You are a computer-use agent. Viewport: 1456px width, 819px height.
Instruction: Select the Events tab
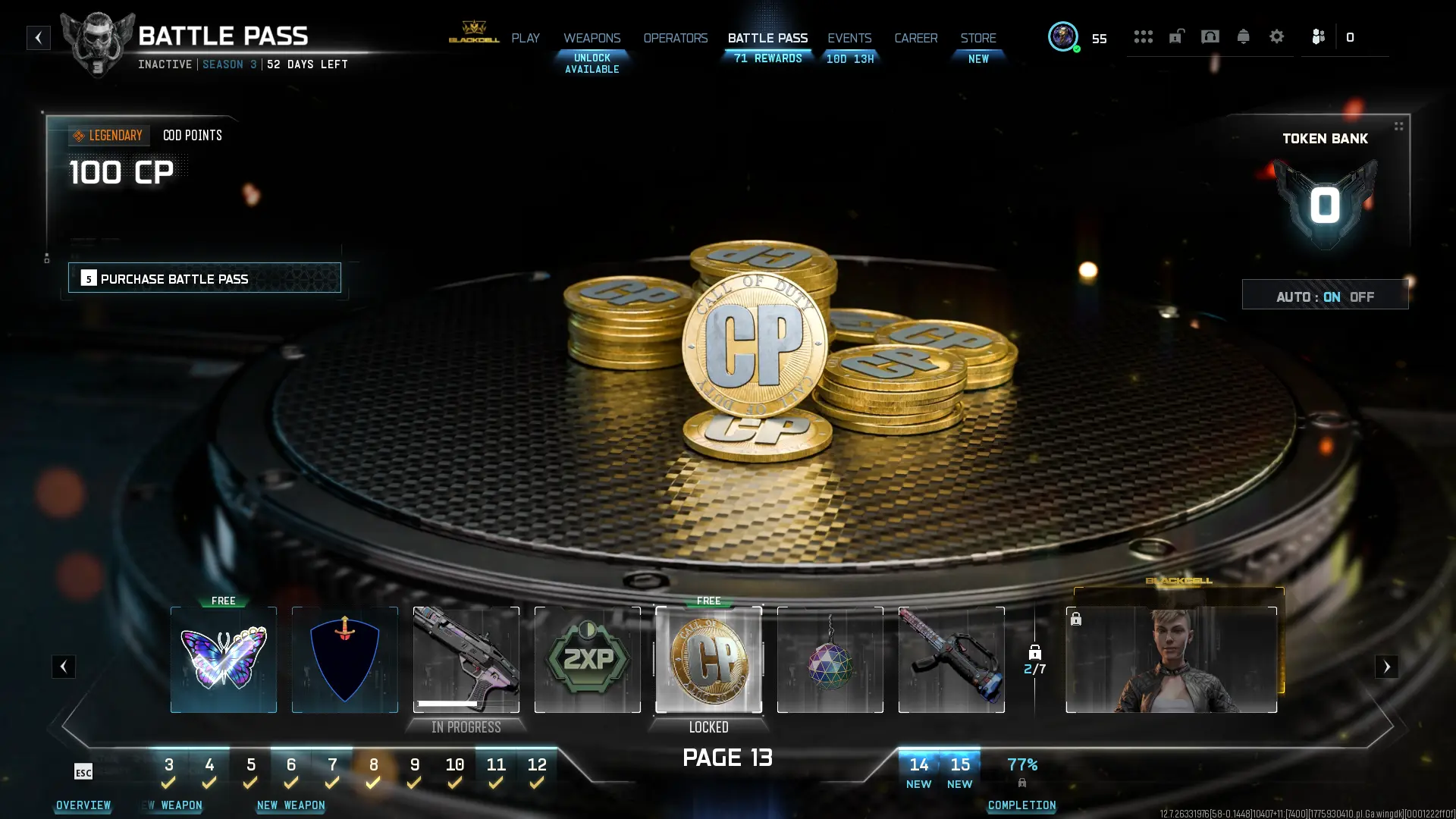click(x=849, y=38)
